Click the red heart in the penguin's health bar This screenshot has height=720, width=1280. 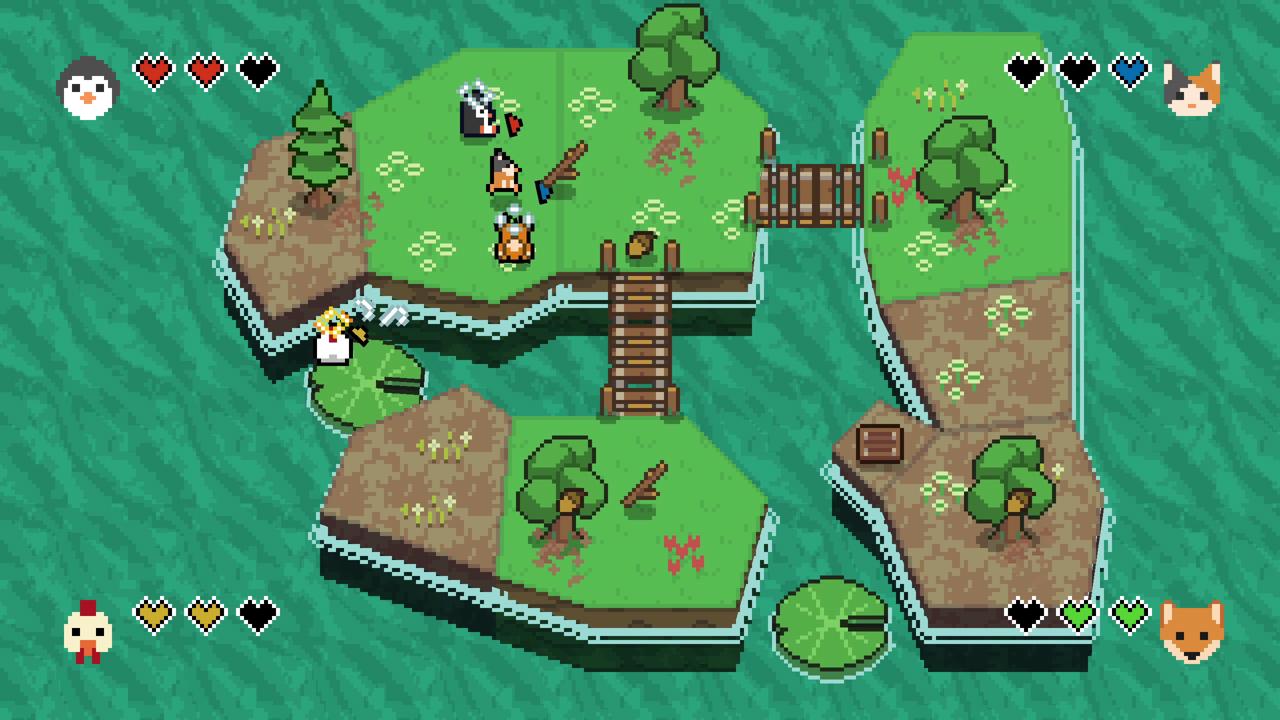(152, 68)
